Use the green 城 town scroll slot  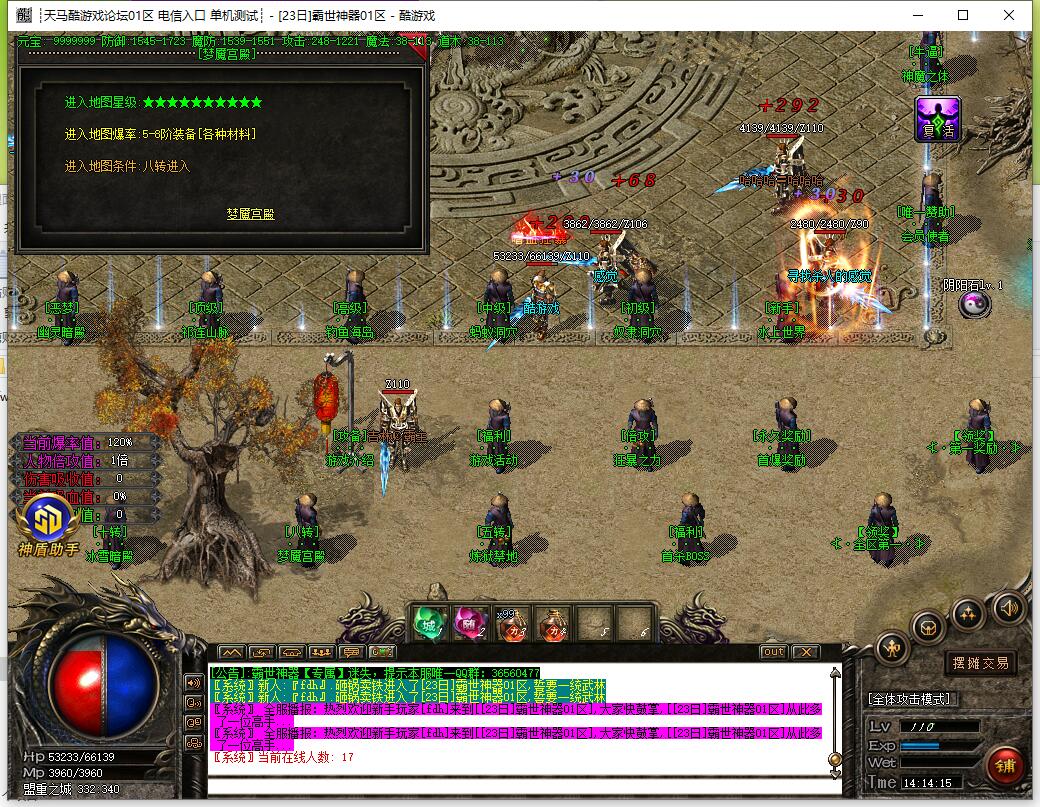pos(428,623)
